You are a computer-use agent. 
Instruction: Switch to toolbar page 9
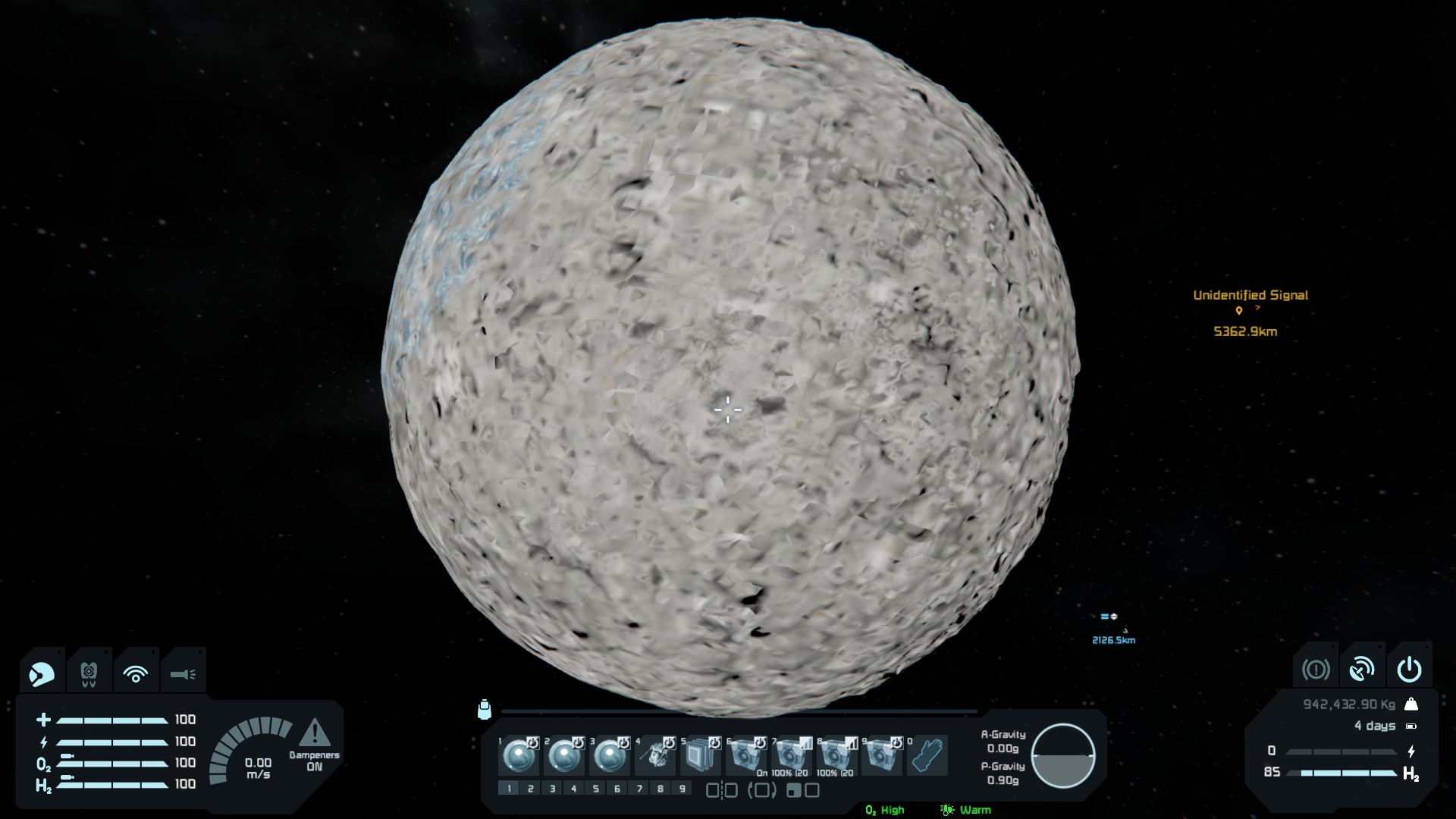[x=682, y=789]
